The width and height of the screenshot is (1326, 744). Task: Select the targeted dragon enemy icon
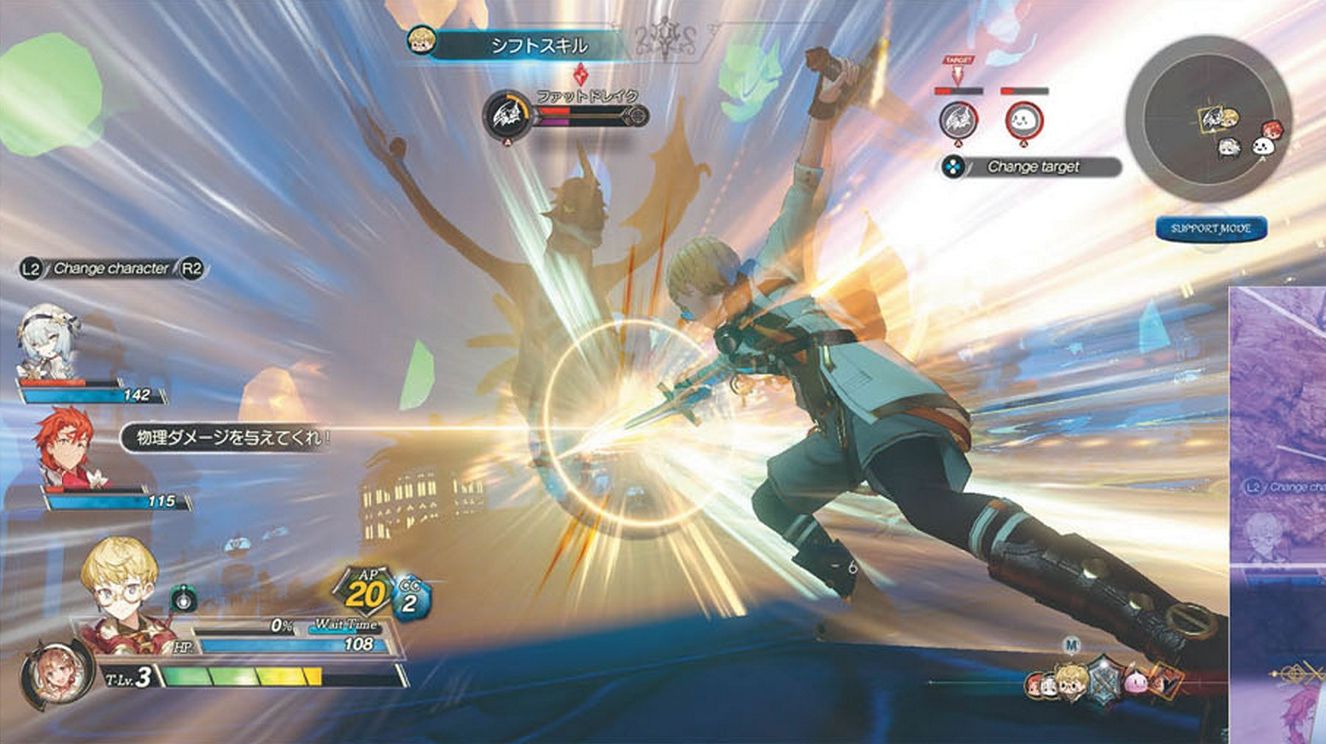point(958,120)
